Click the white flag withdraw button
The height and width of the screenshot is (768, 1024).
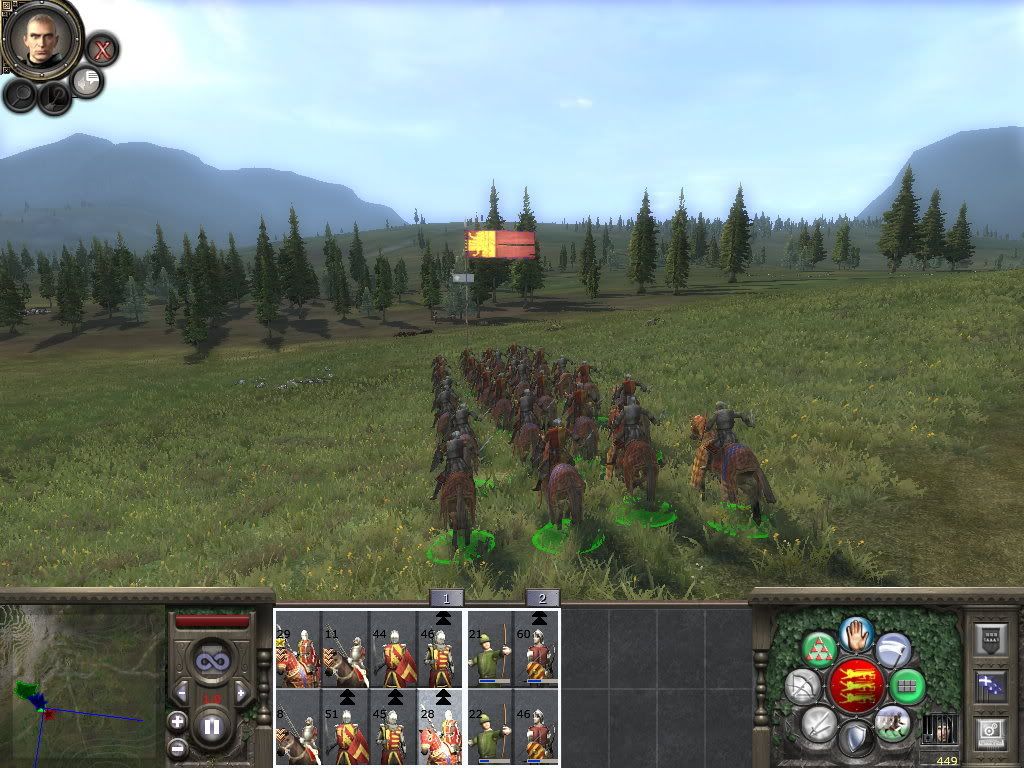click(x=893, y=650)
